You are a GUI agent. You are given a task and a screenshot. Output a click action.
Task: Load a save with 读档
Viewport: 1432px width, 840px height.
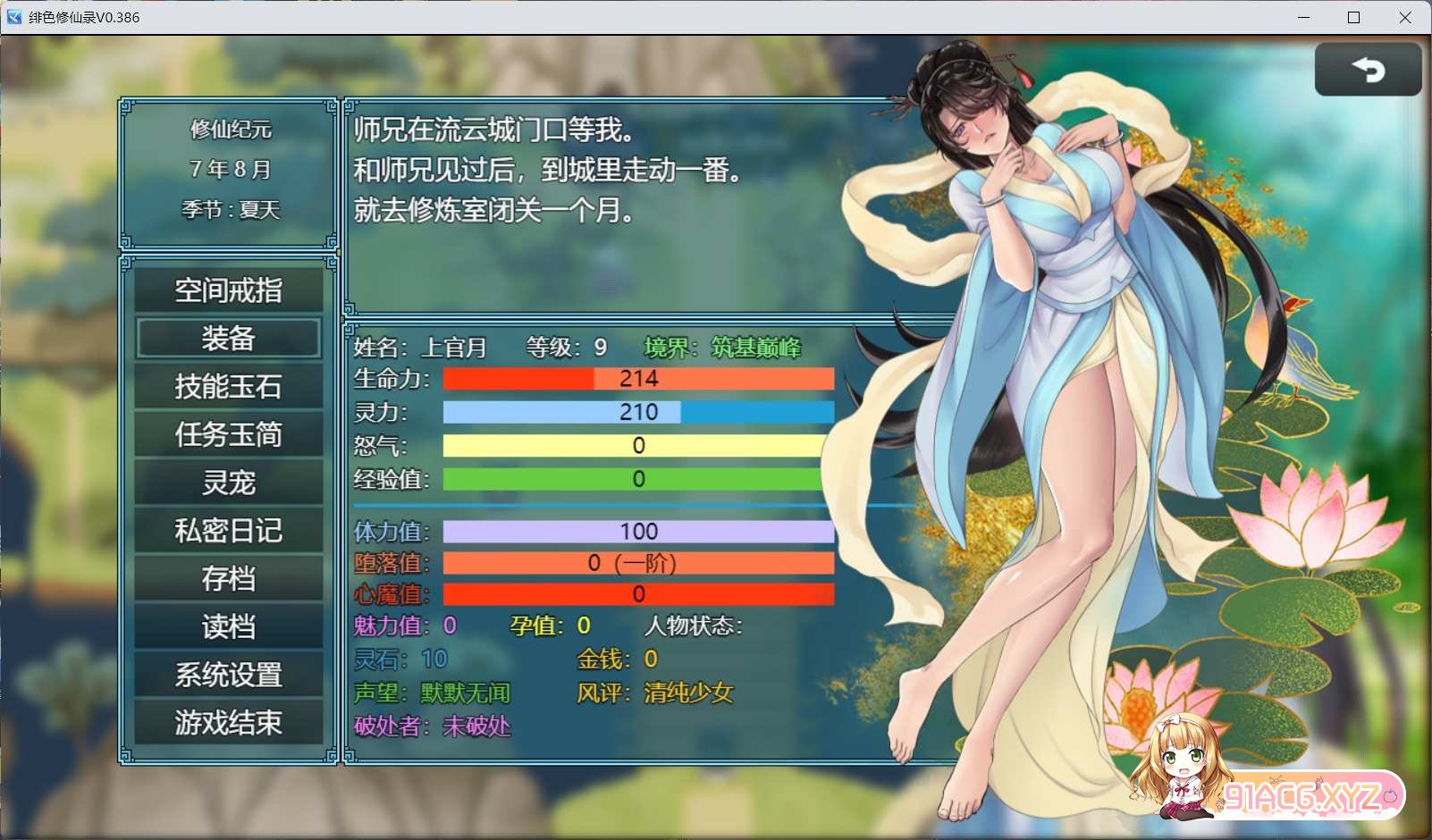pyautogui.click(x=228, y=626)
